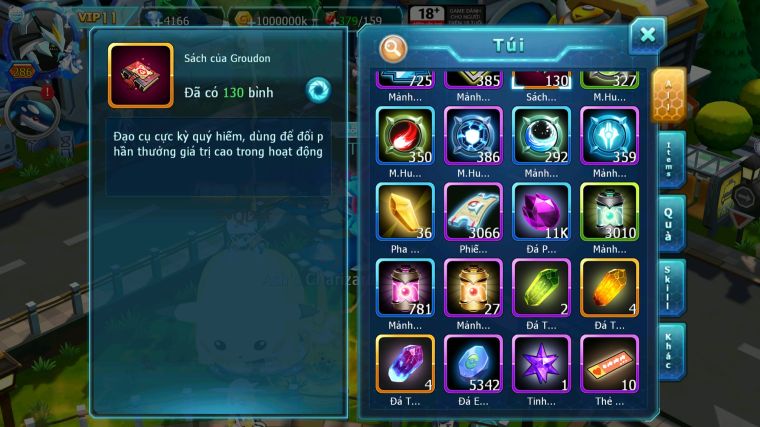The image size is (760, 427).
Task: Select the pink canister item with 781
Action: (405, 287)
